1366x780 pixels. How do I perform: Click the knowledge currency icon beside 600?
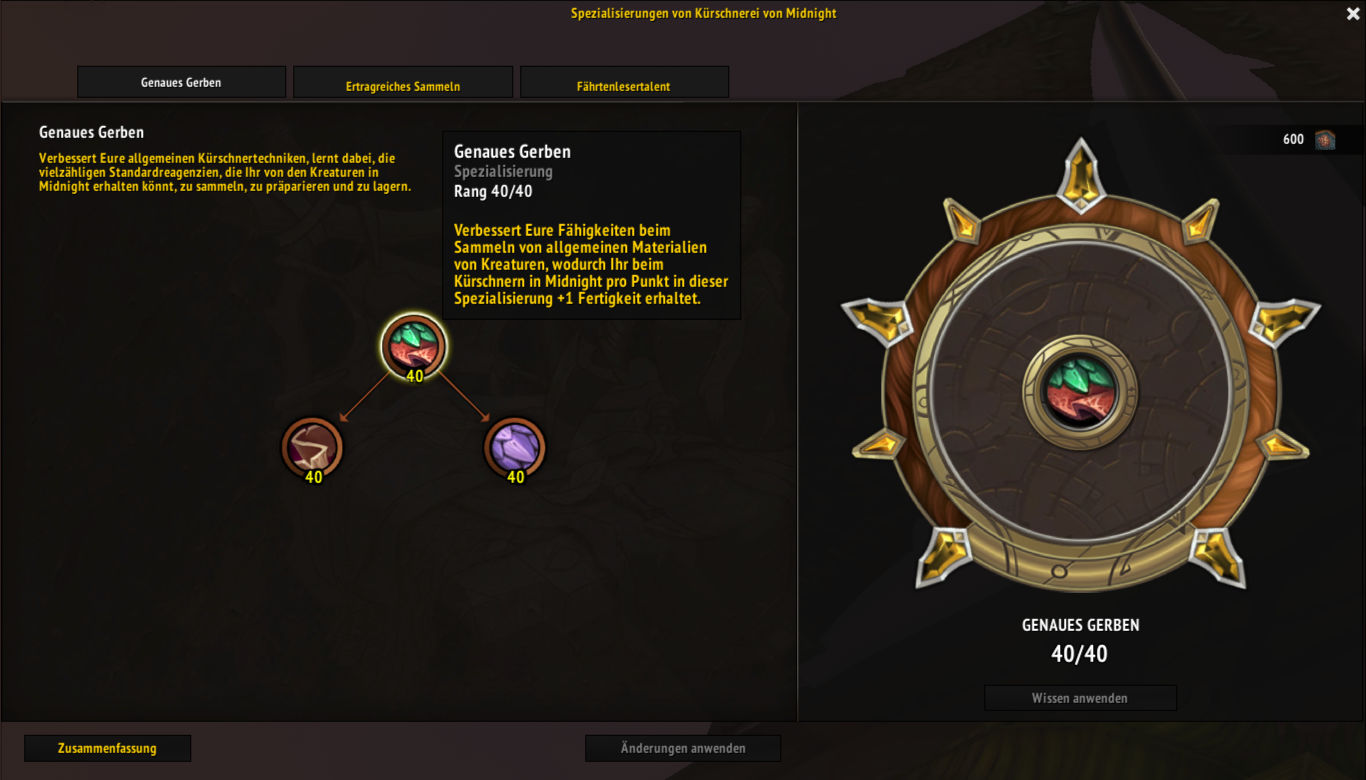(x=1325, y=140)
